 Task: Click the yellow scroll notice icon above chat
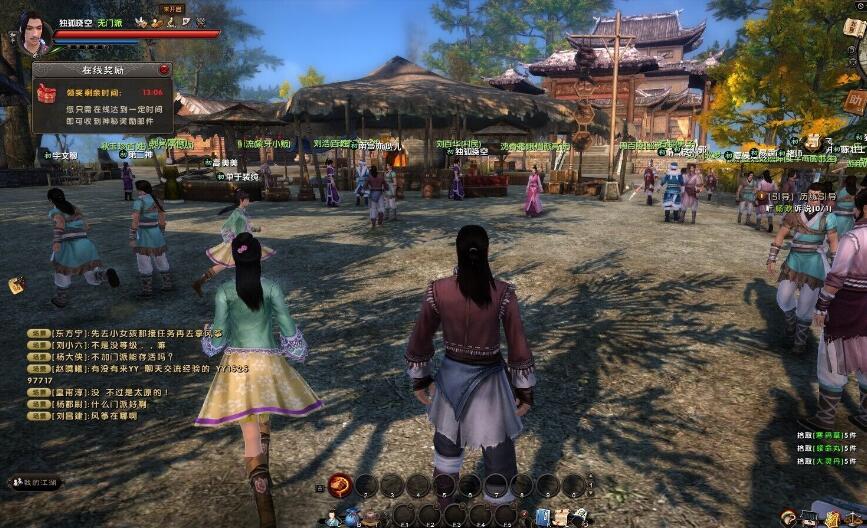(17, 286)
